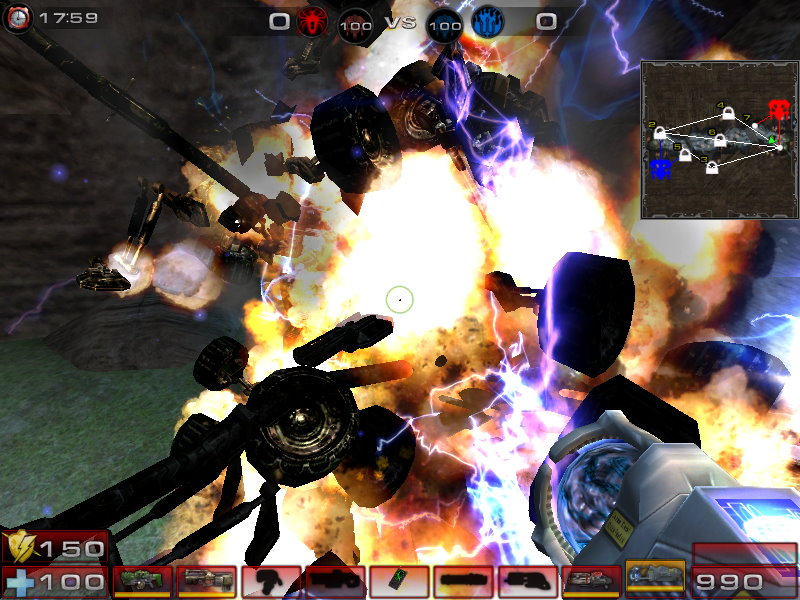Select power node 5 on the minimap
The height and width of the screenshot is (600, 800).
(685, 155)
